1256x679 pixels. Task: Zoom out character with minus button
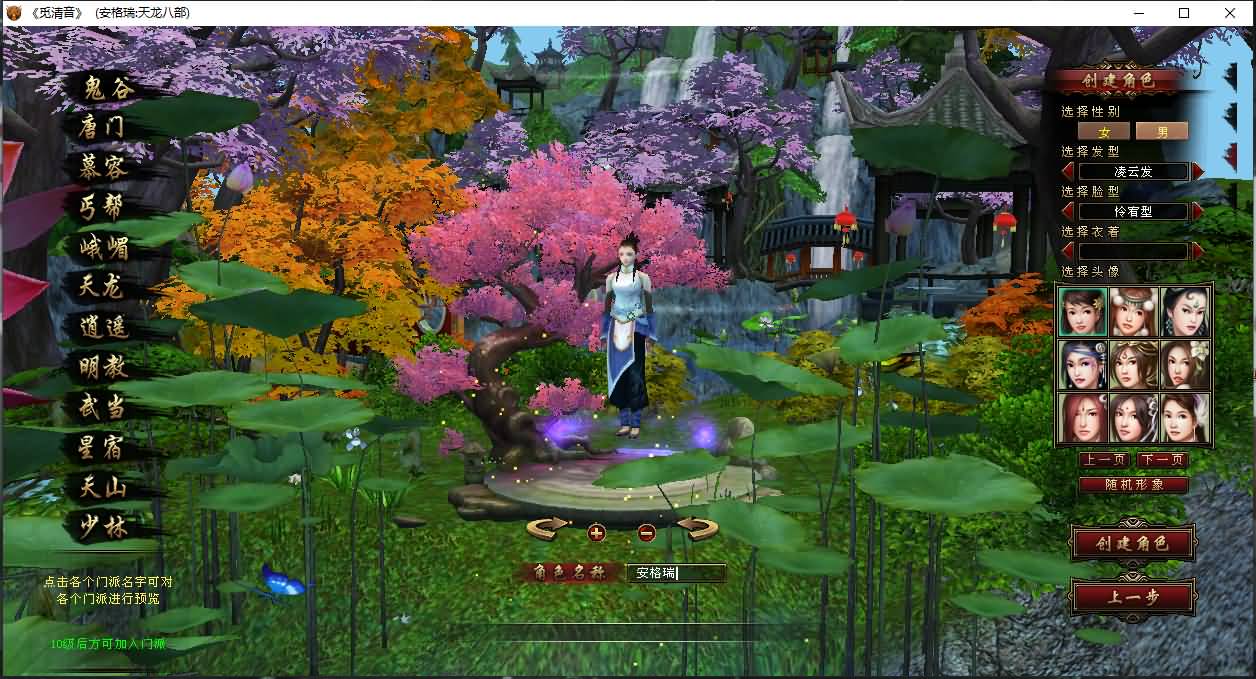pyautogui.click(x=646, y=532)
